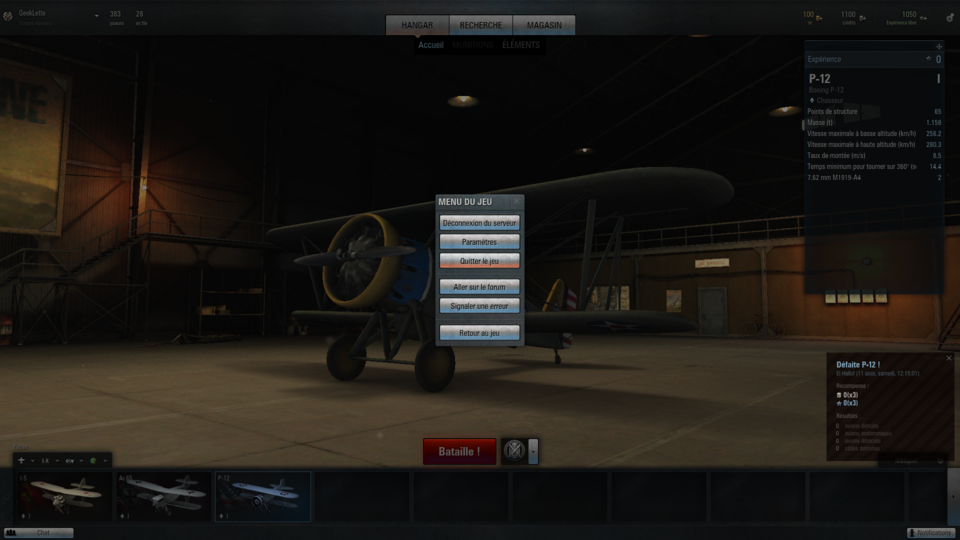The width and height of the screenshot is (960, 540).
Task: Open Paramètres from the game menu
Action: [480, 242]
